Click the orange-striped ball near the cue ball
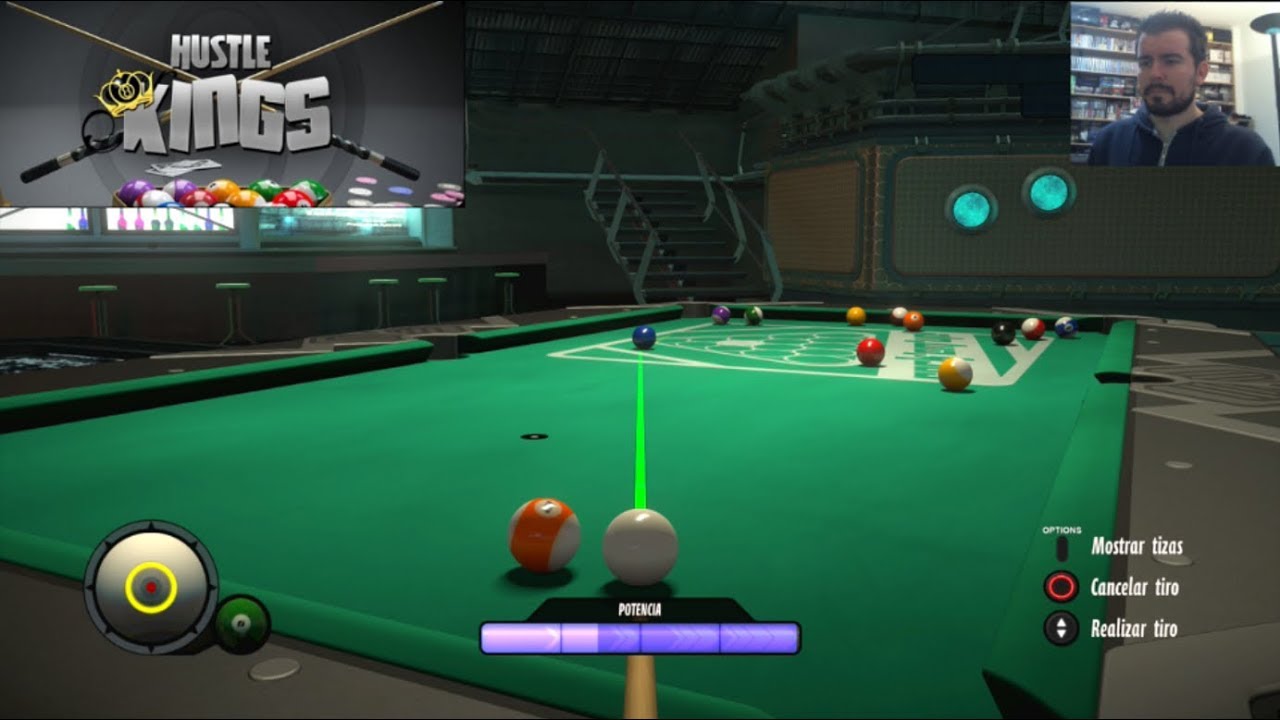The width and height of the screenshot is (1280, 720). pyautogui.click(x=546, y=533)
